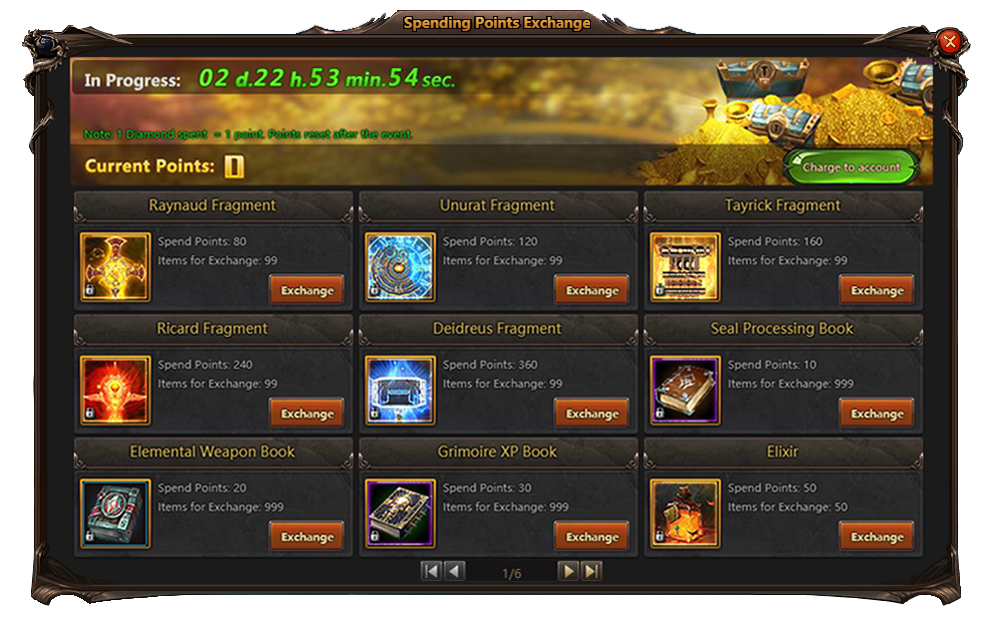Select the Unurat Fragment item icon
Viewport: 985px width, 623px height.
coord(400,267)
